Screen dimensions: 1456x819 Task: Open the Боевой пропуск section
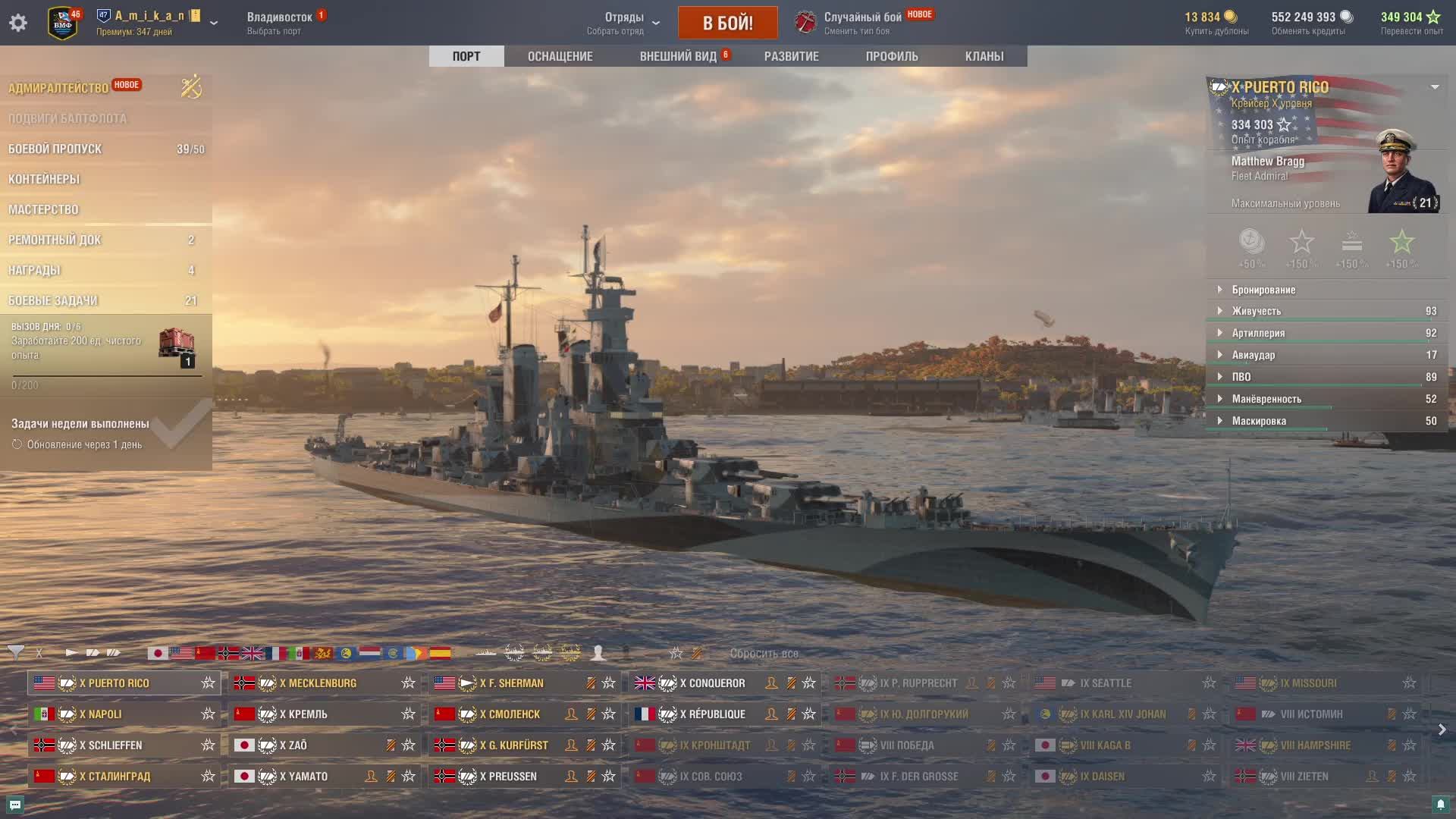click(x=55, y=149)
